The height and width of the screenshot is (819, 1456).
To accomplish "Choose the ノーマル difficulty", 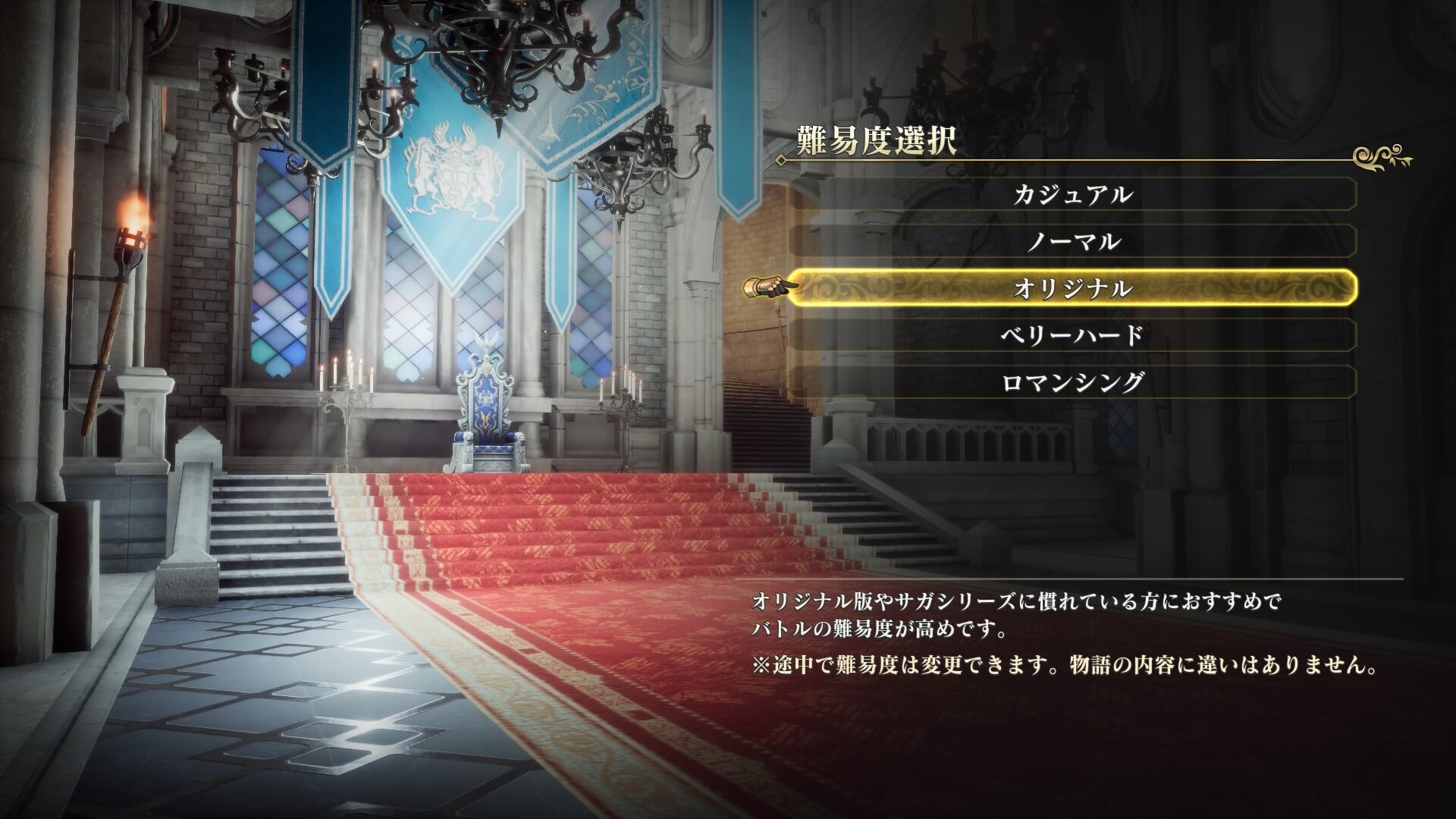I will click(x=1072, y=242).
